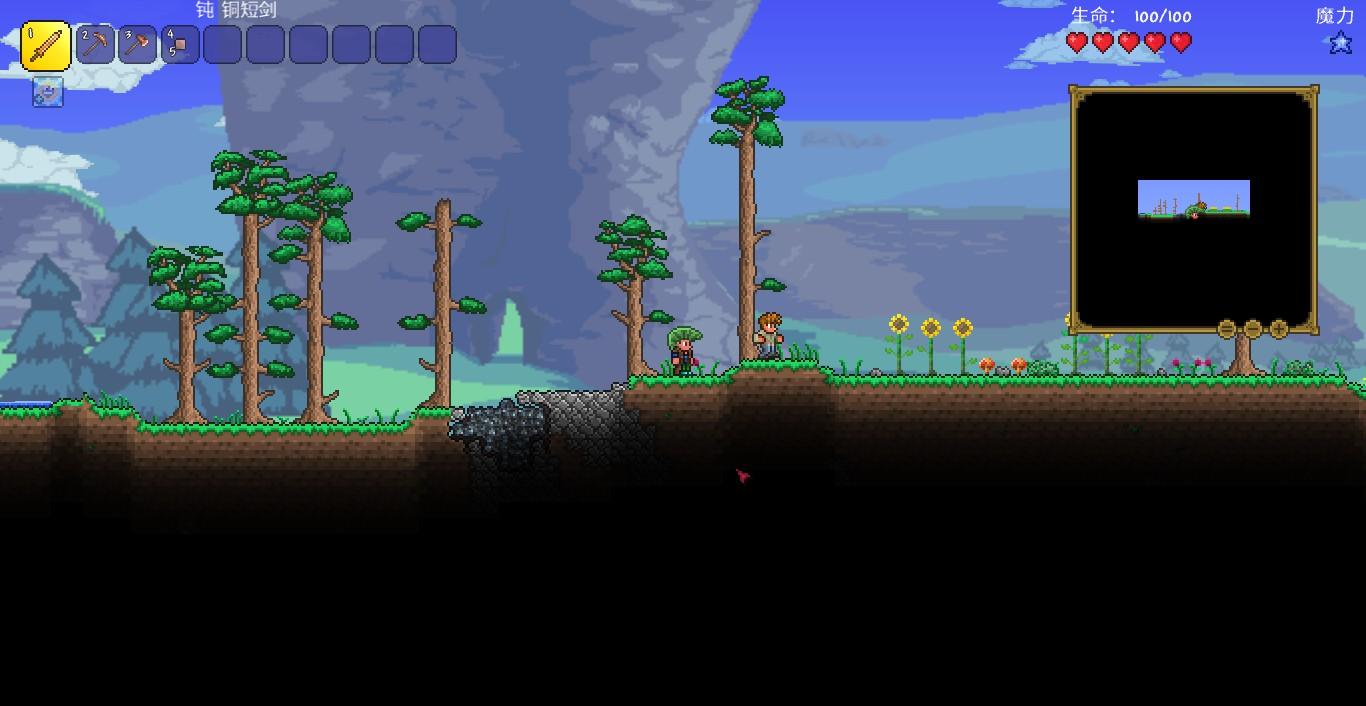
Task: Click the buff icon below the hotbar
Action: [x=48, y=92]
